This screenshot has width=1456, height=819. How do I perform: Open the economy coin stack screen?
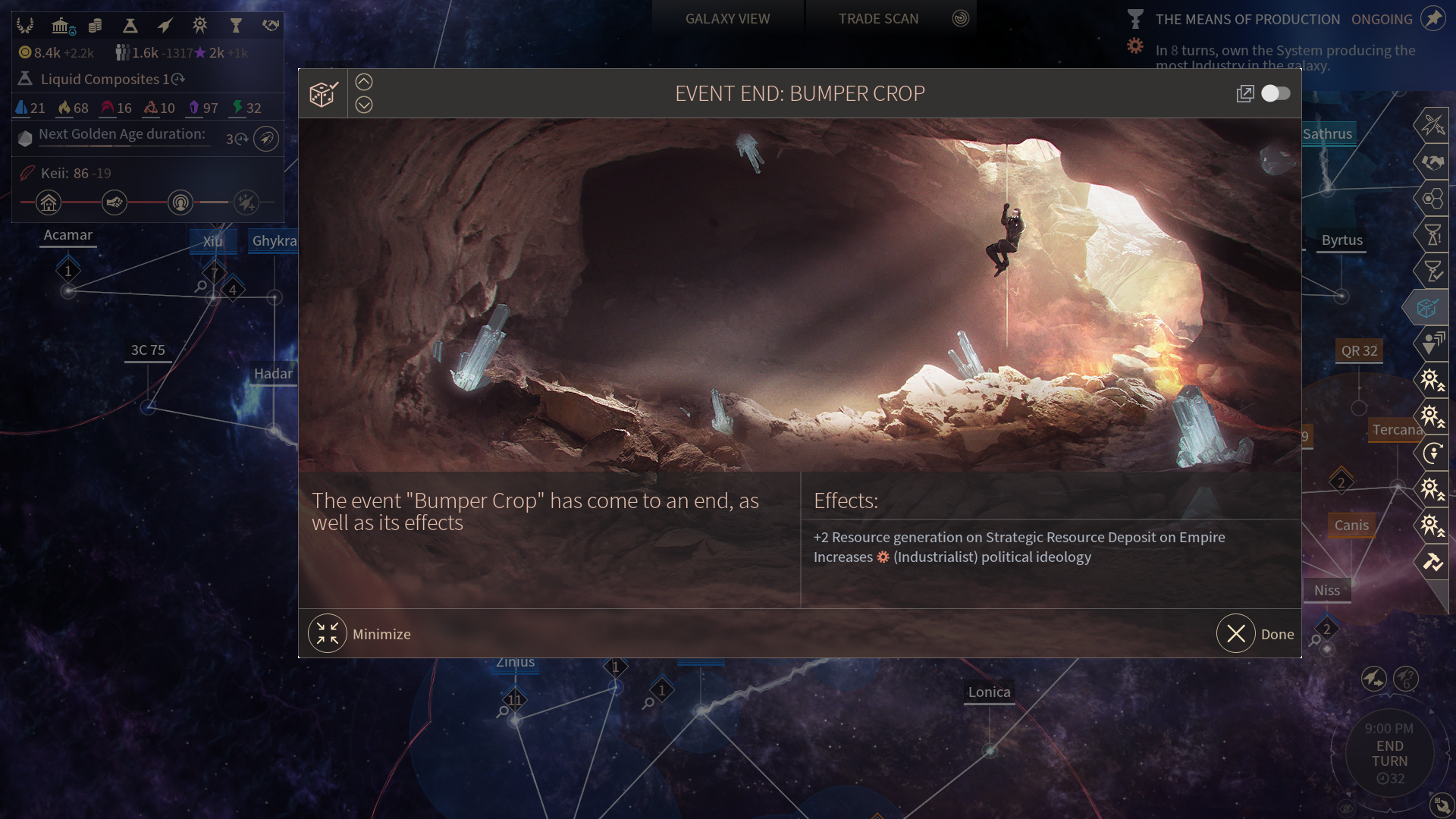(x=95, y=26)
